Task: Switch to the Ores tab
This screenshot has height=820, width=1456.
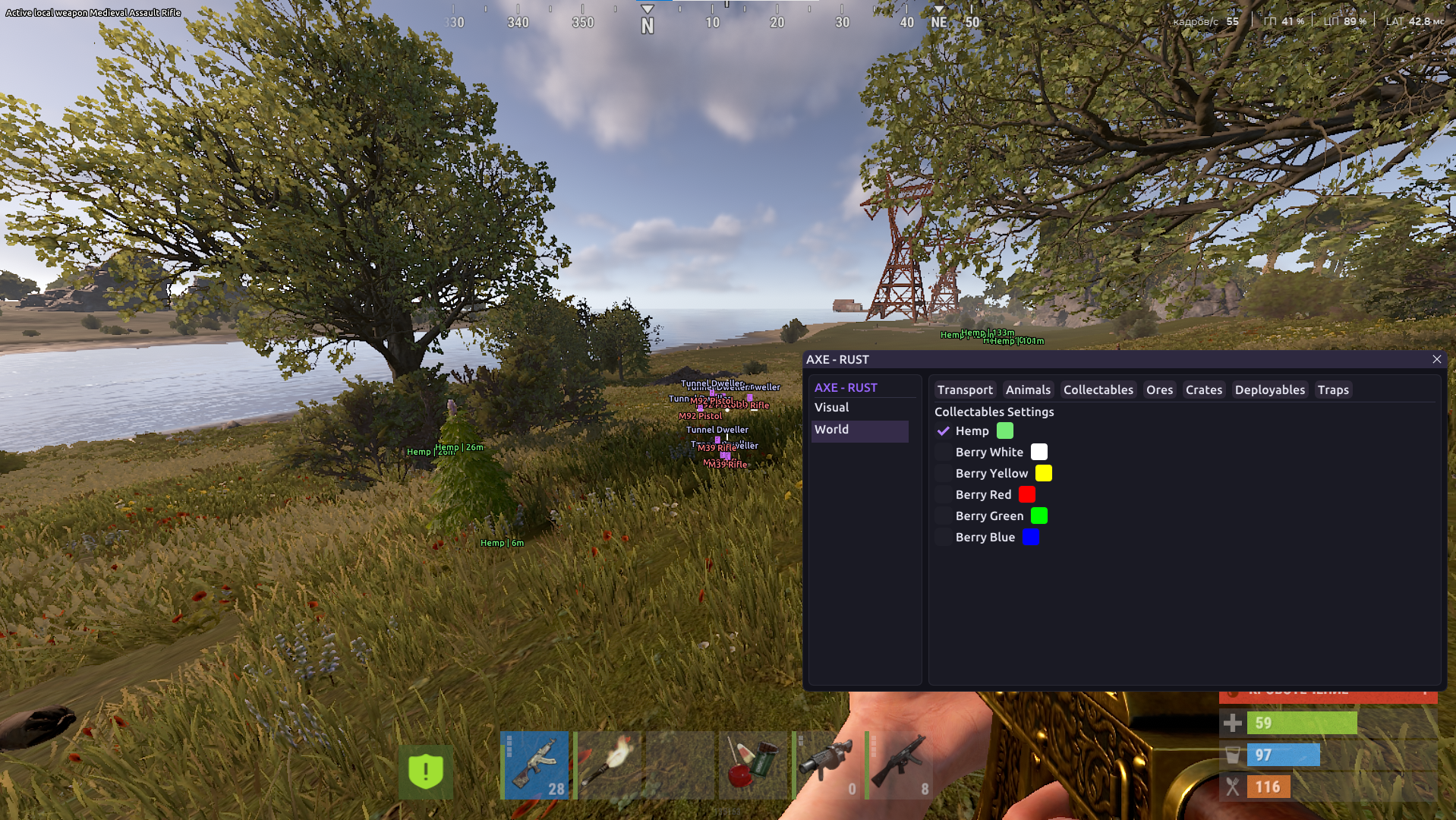Action: (1159, 389)
